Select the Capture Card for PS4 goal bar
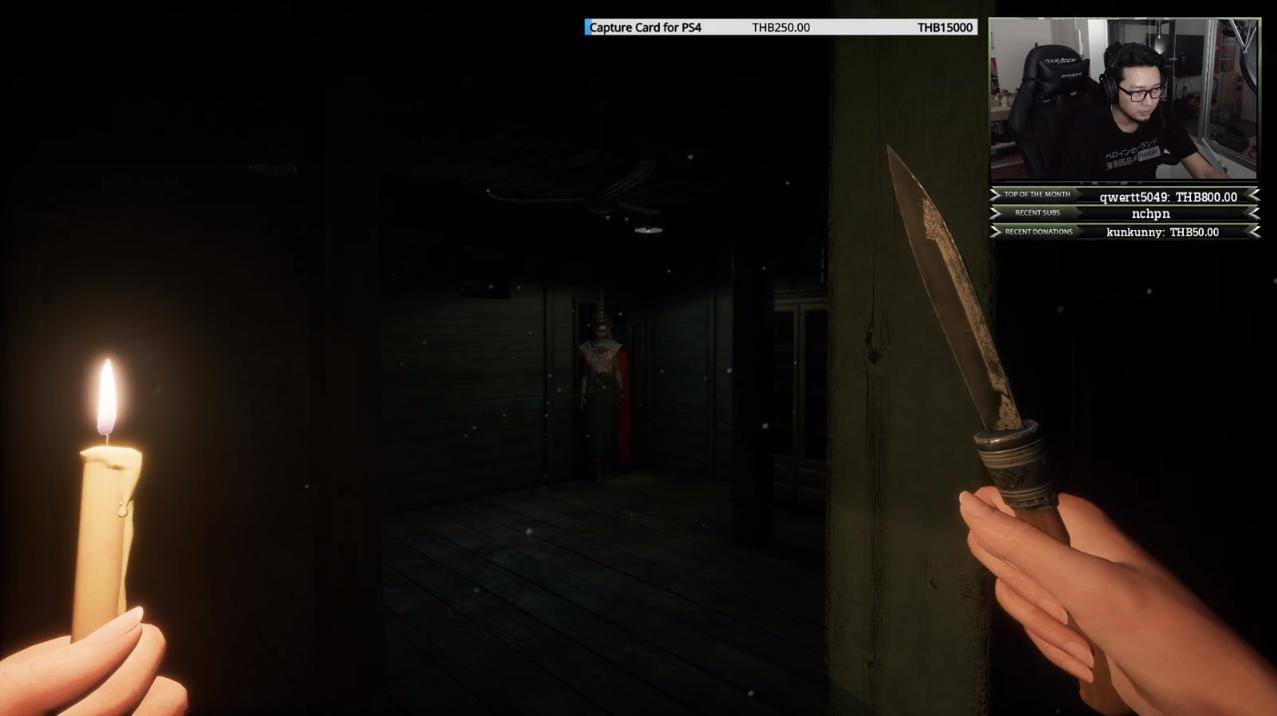1277x716 pixels. 780,27
